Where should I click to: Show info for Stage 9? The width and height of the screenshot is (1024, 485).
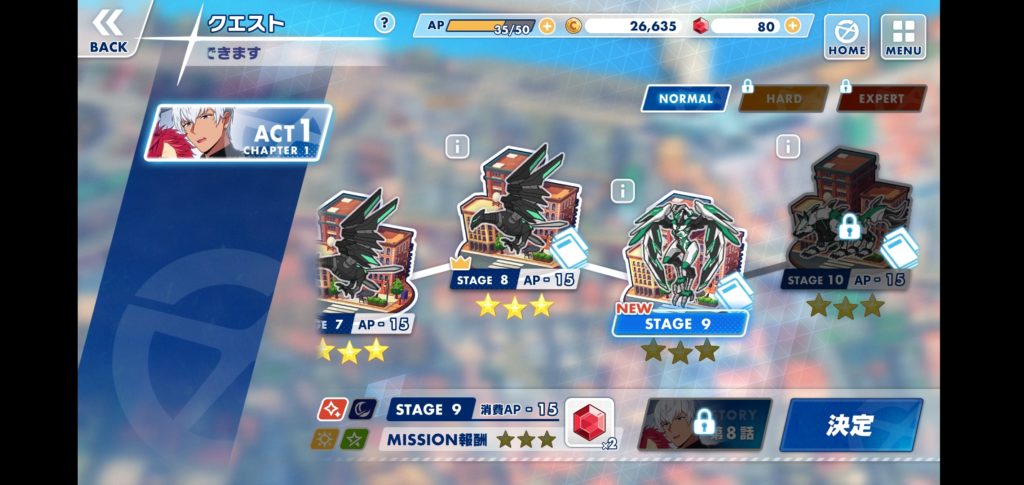point(623,190)
